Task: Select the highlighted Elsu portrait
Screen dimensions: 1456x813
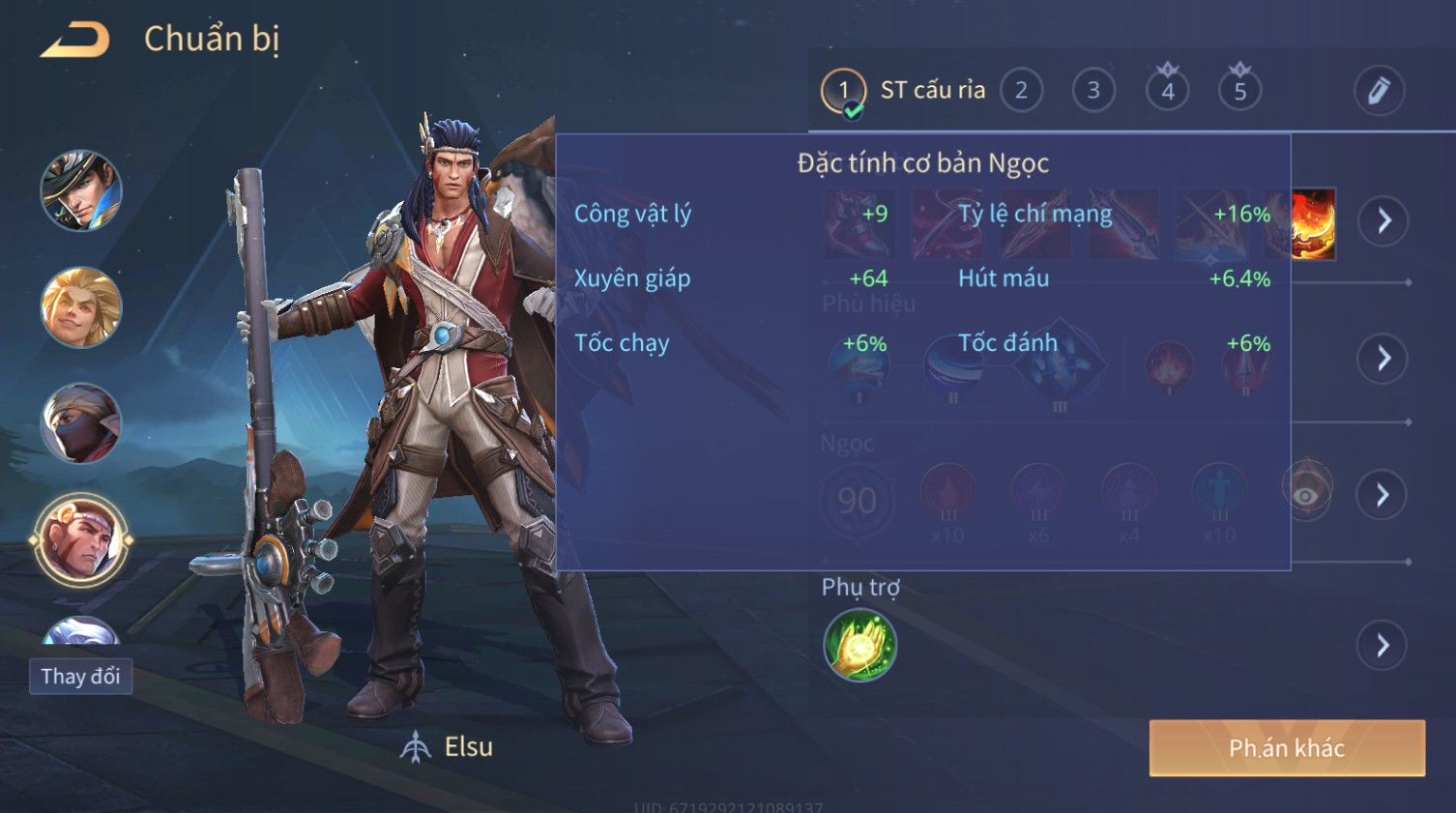Action: point(81,541)
